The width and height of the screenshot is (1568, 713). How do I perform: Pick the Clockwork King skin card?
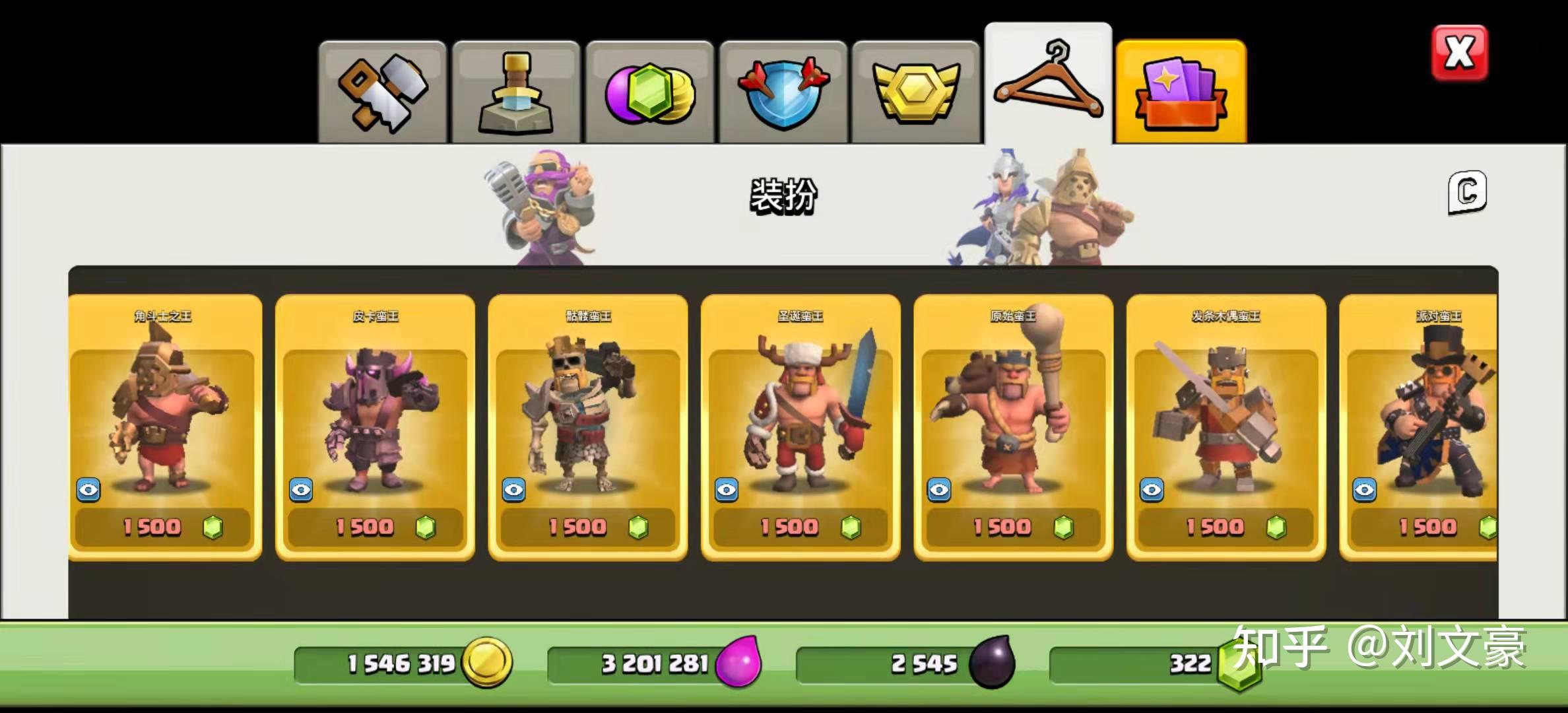coord(1226,409)
